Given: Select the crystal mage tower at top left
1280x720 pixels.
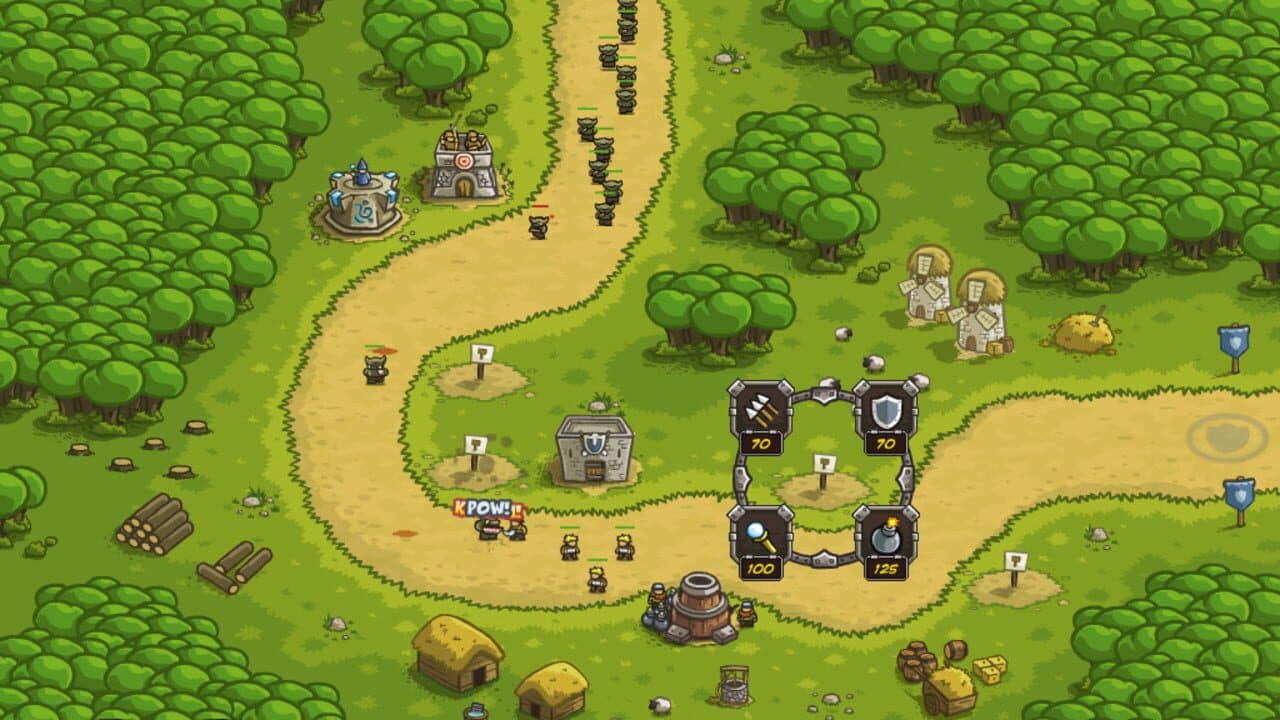Looking at the screenshot, I should click(x=362, y=200).
